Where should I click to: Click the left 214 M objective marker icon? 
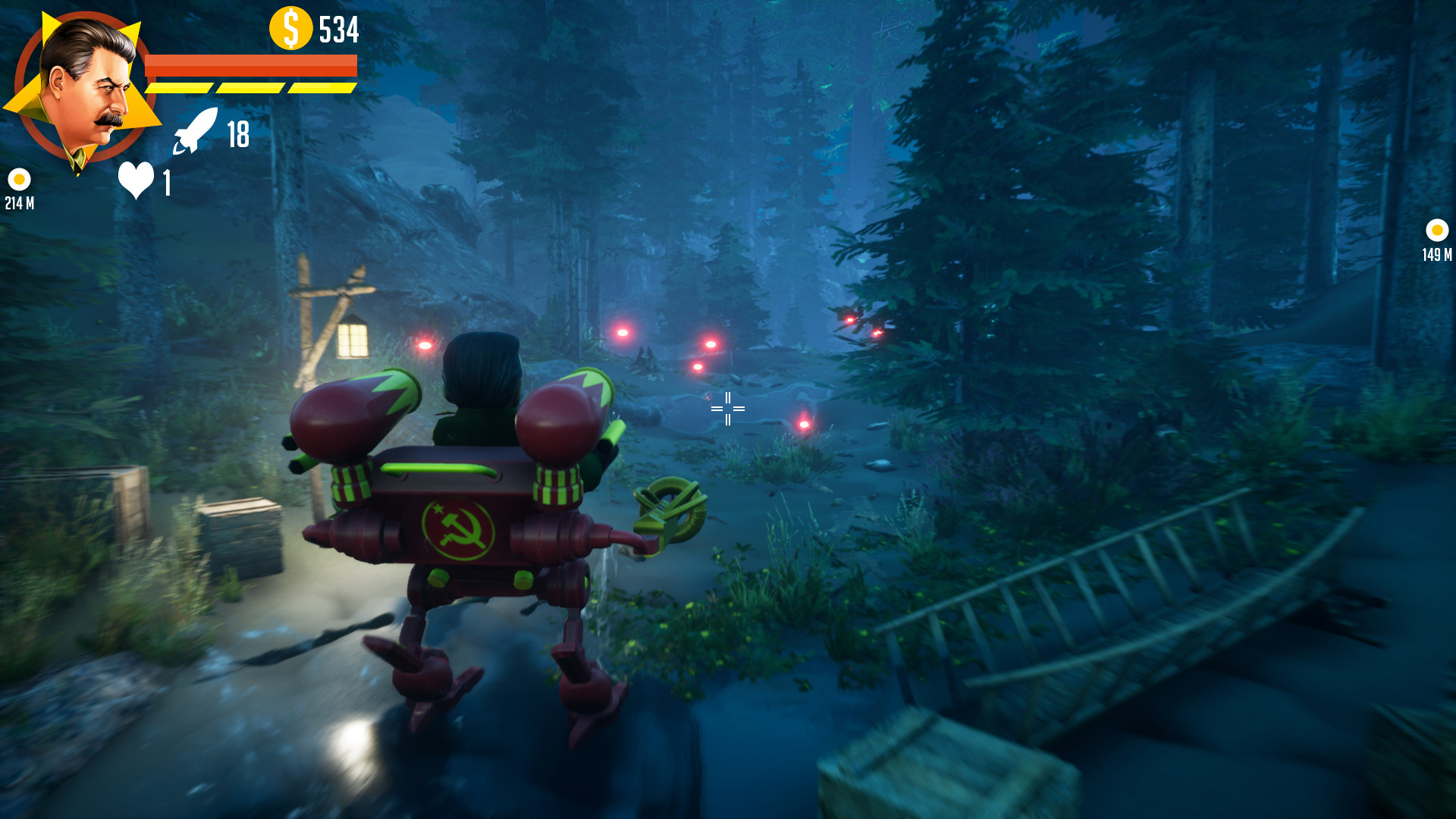pos(20,180)
